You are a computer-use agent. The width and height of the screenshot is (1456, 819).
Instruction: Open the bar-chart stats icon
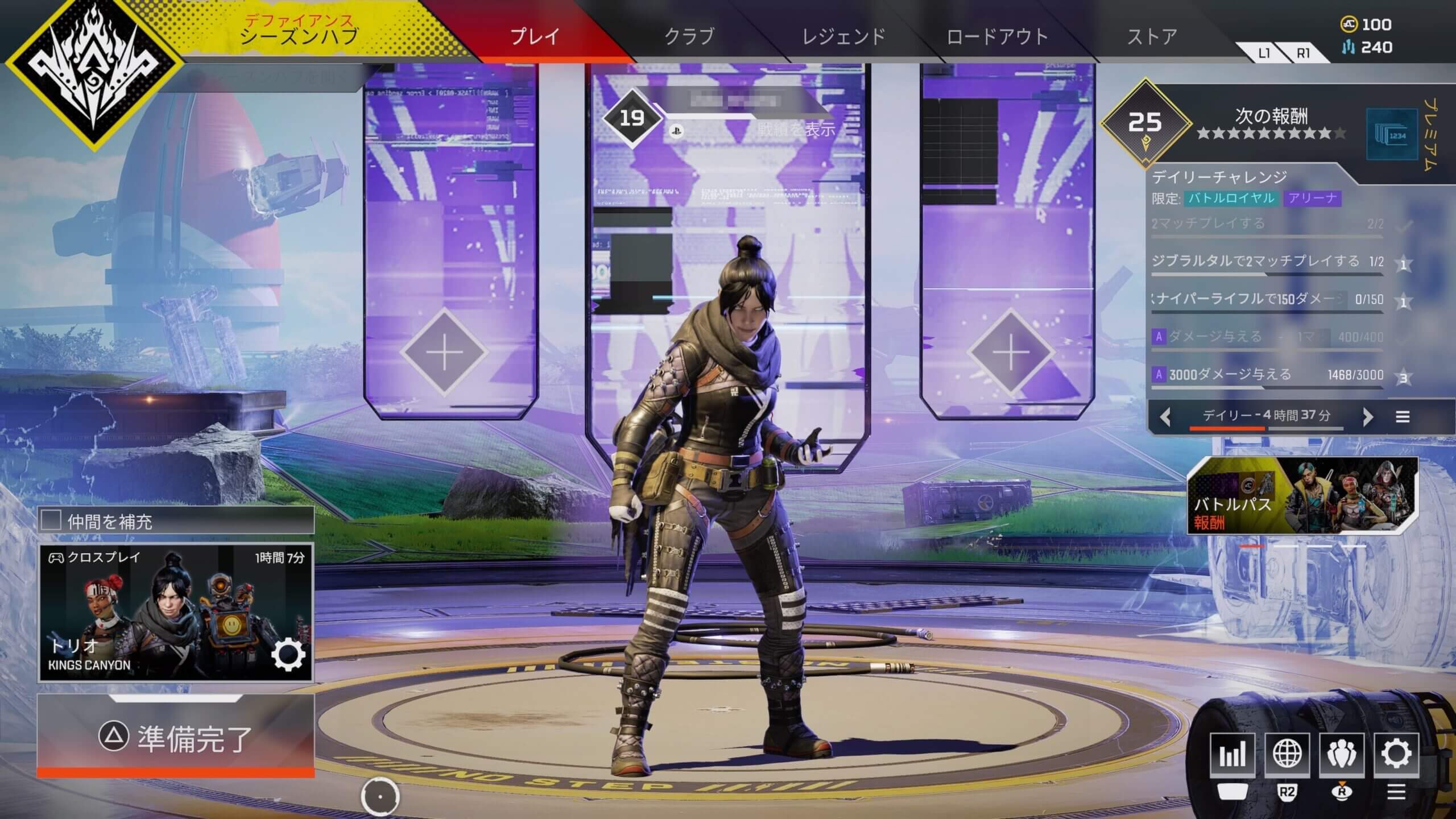coord(1232,754)
